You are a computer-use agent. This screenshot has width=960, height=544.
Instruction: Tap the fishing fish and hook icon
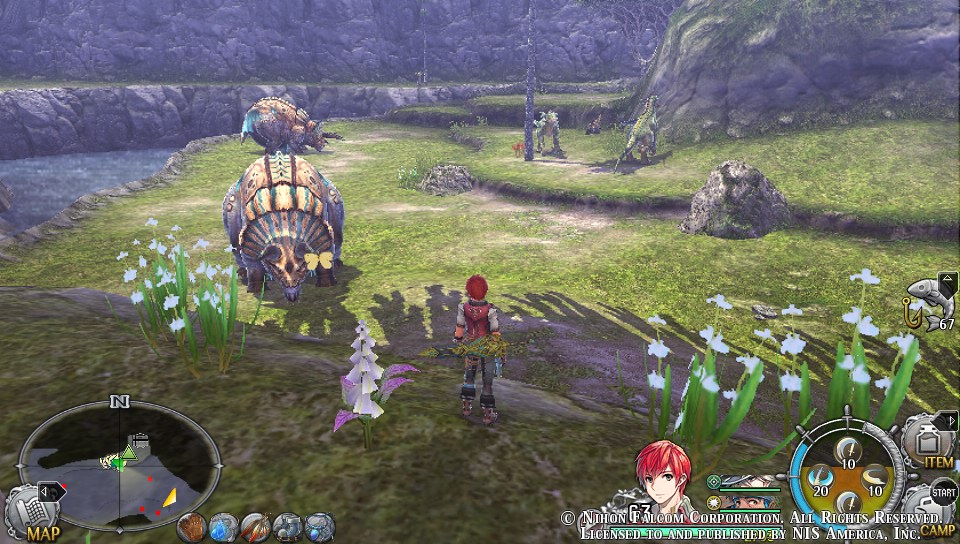click(925, 303)
